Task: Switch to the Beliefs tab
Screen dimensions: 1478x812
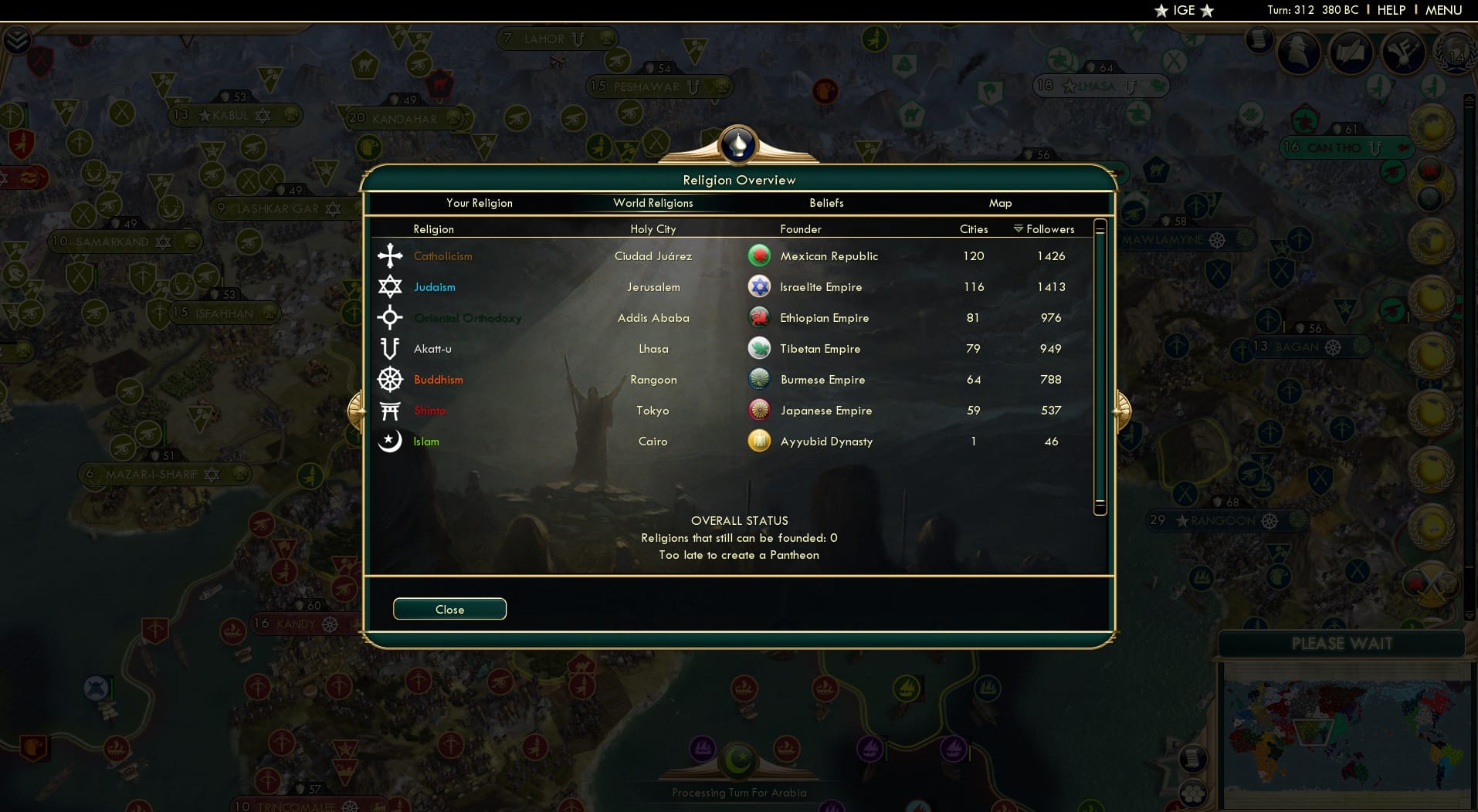Action: coord(825,203)
